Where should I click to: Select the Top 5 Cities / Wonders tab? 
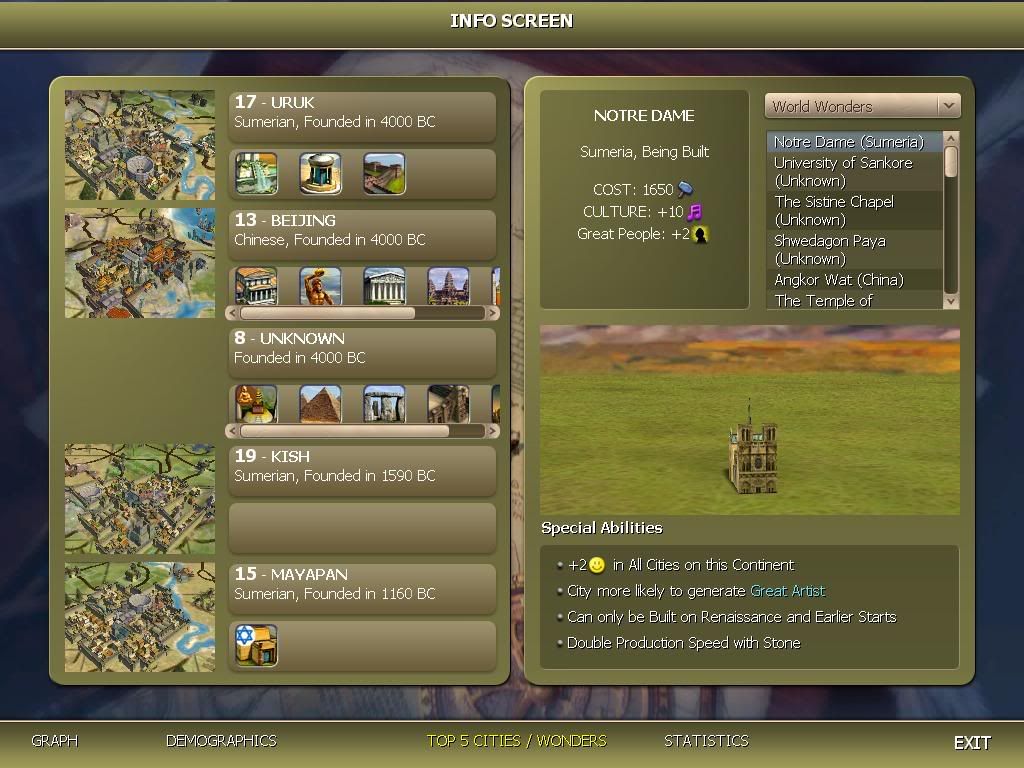516,741
